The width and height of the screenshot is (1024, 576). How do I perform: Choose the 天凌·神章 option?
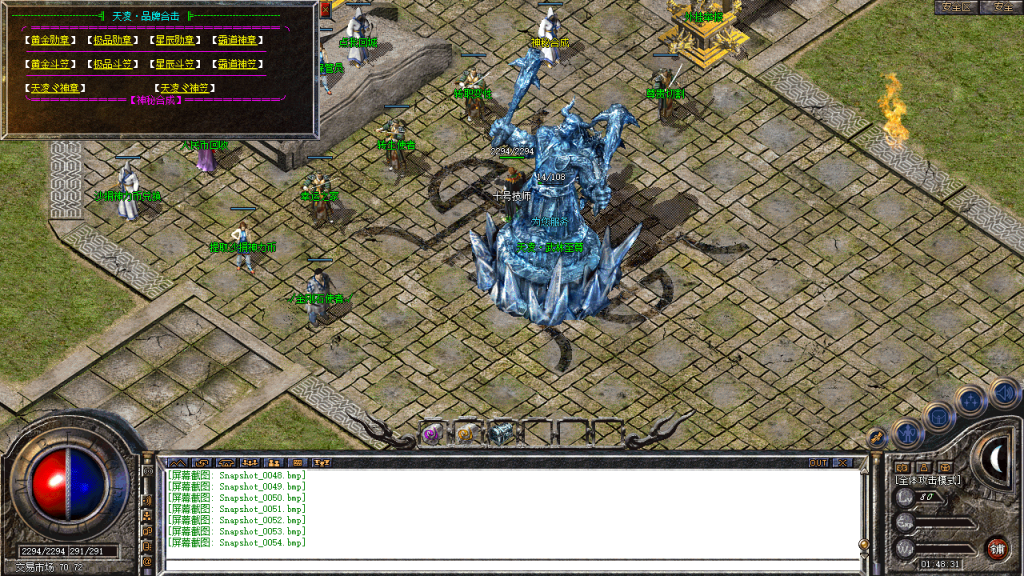click(56, 88)
